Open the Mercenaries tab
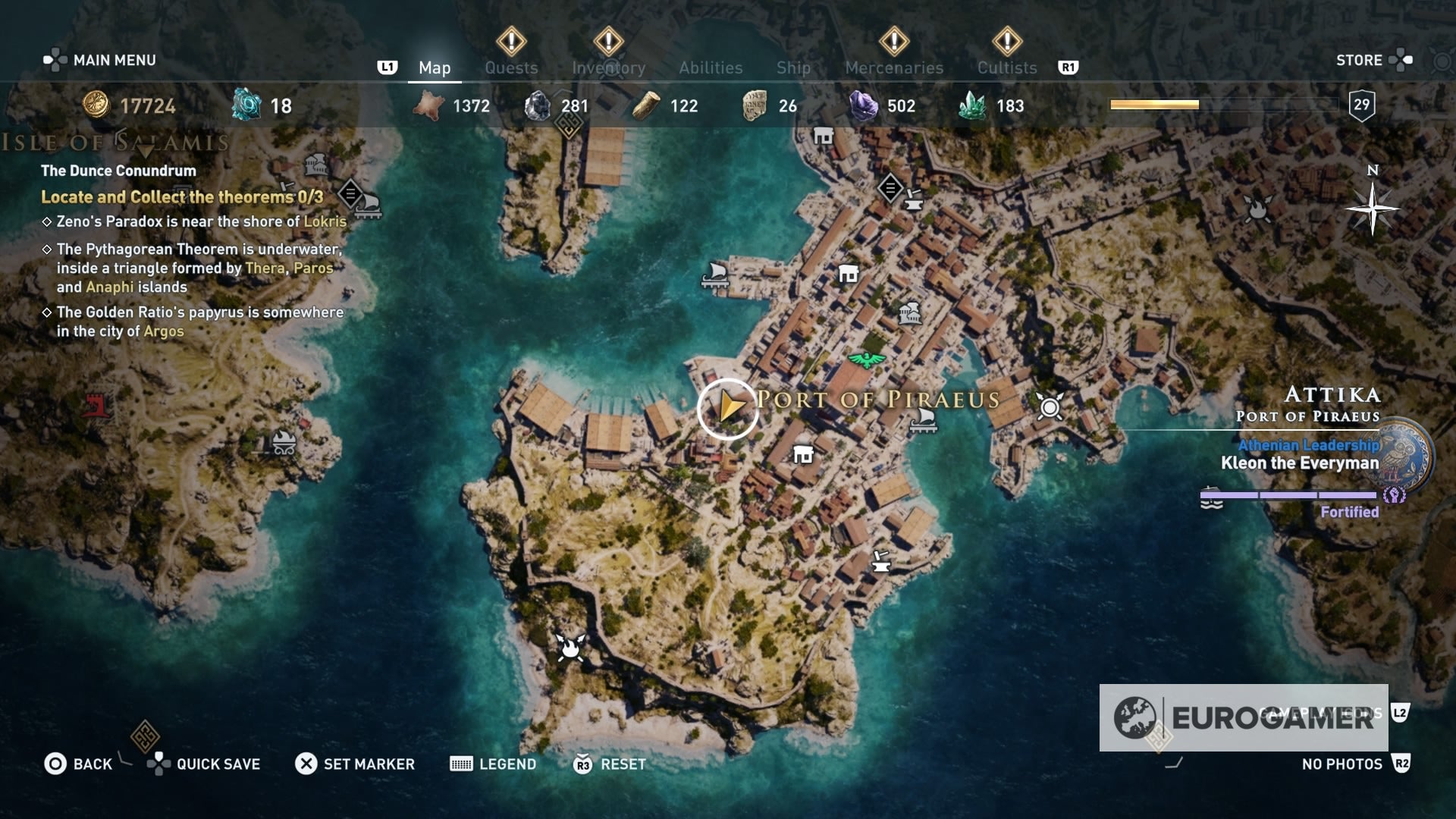The height and width of the screenshot is (819, 1456). [893, 67]
